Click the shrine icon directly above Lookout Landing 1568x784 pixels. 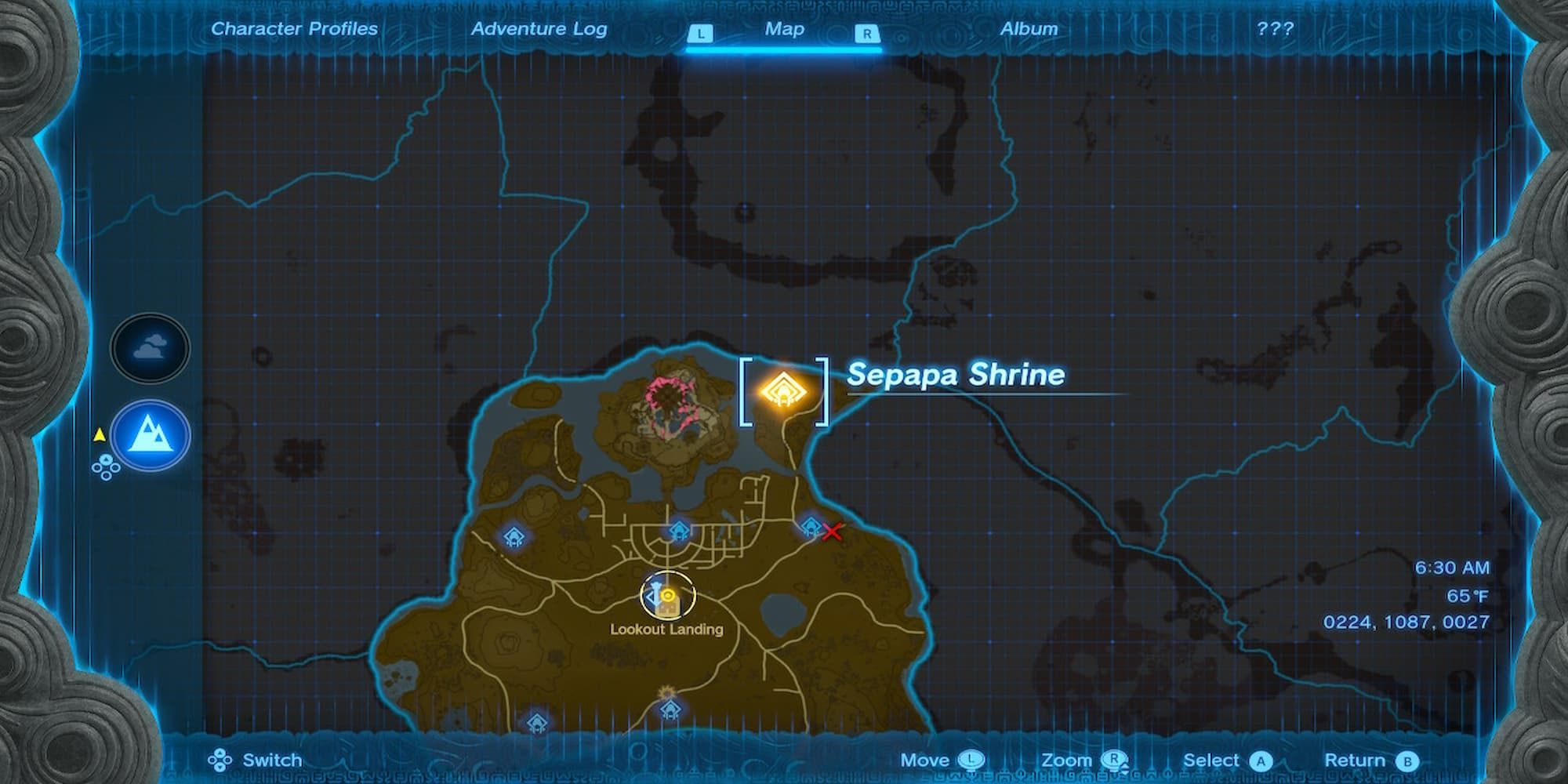678,532
